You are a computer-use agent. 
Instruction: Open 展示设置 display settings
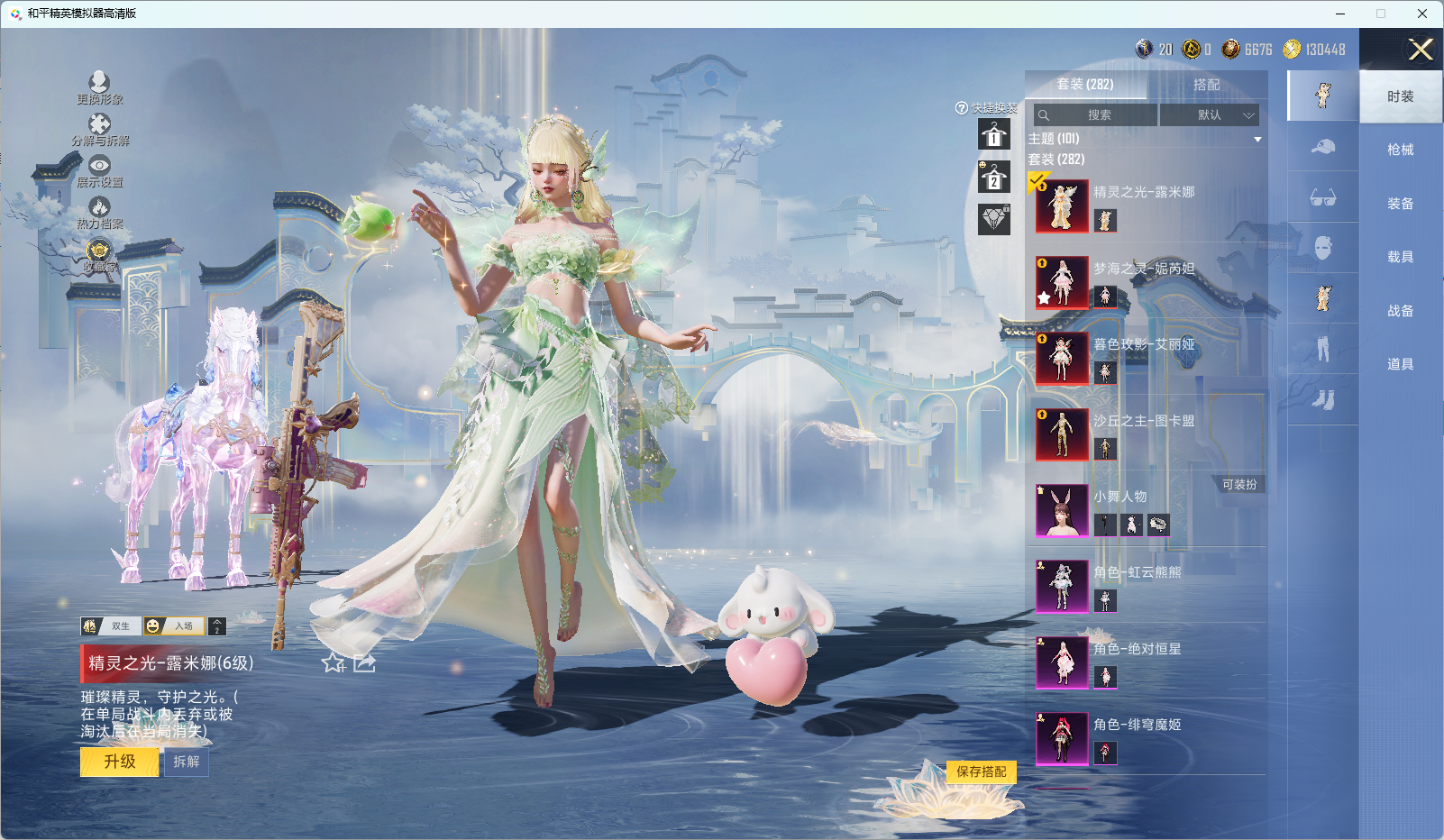click(x=99, y=170)
